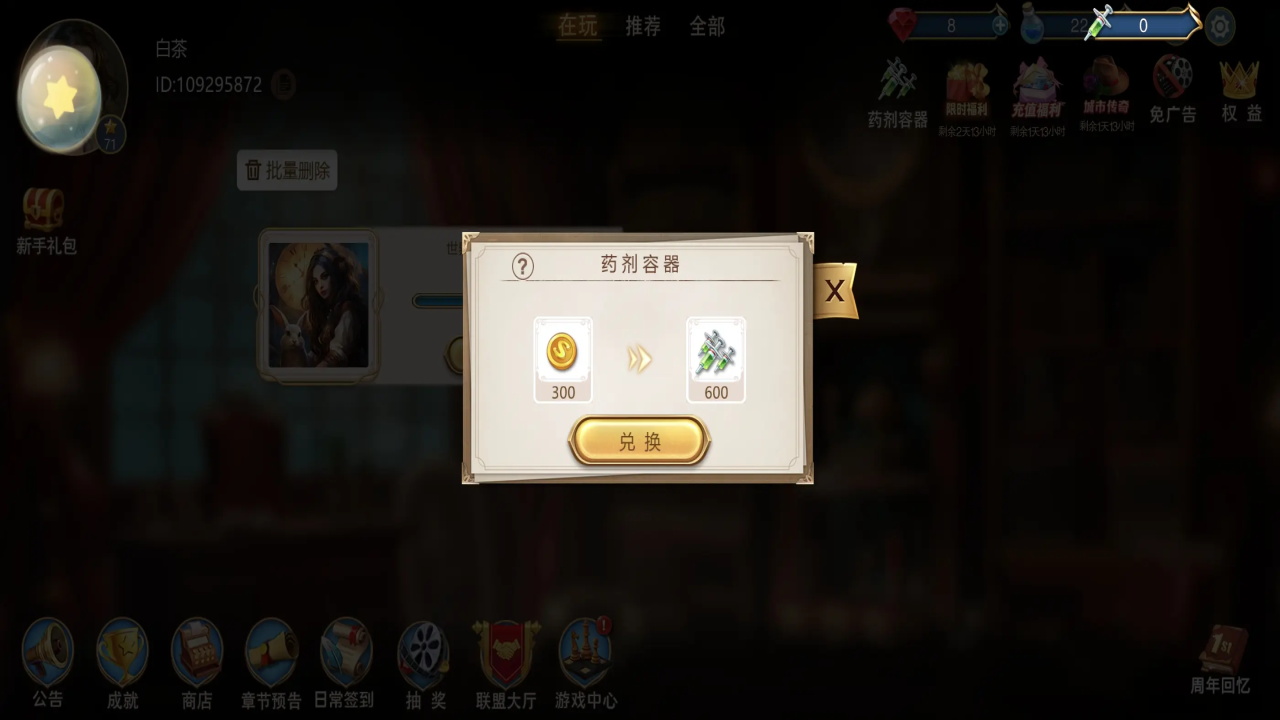Open the 充值福利 recharge bonus gift icon

click(x=1035, y=90)
